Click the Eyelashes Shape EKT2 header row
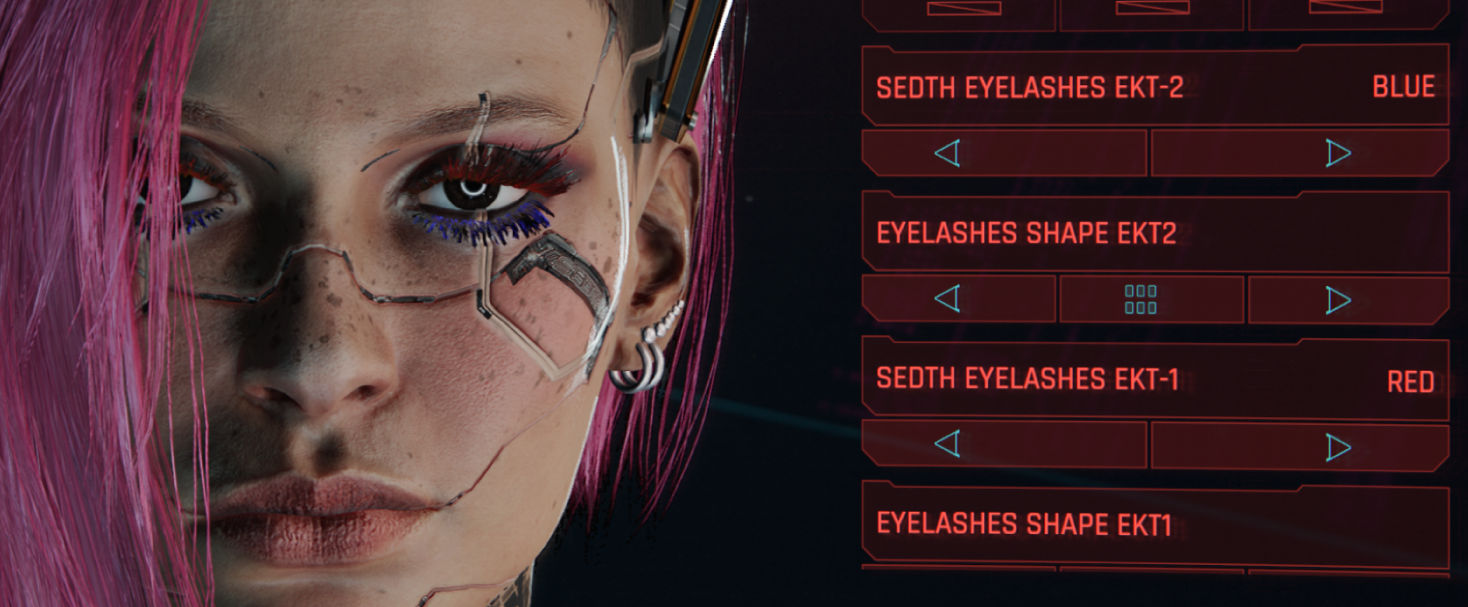The height and width of the screenshot is (607, 1468). coord(1154,232)
